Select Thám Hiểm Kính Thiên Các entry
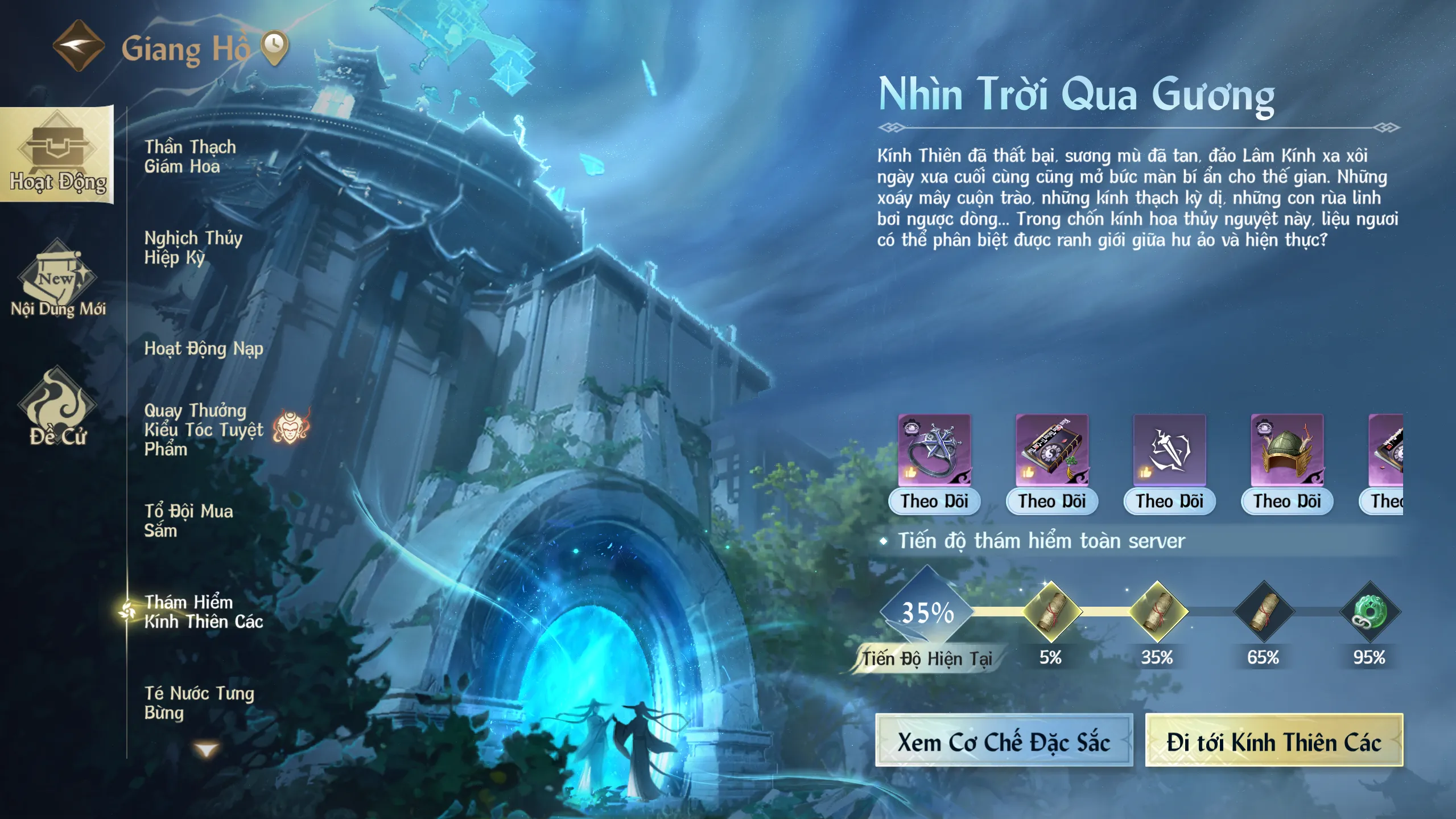 click(x=204, y=612)
